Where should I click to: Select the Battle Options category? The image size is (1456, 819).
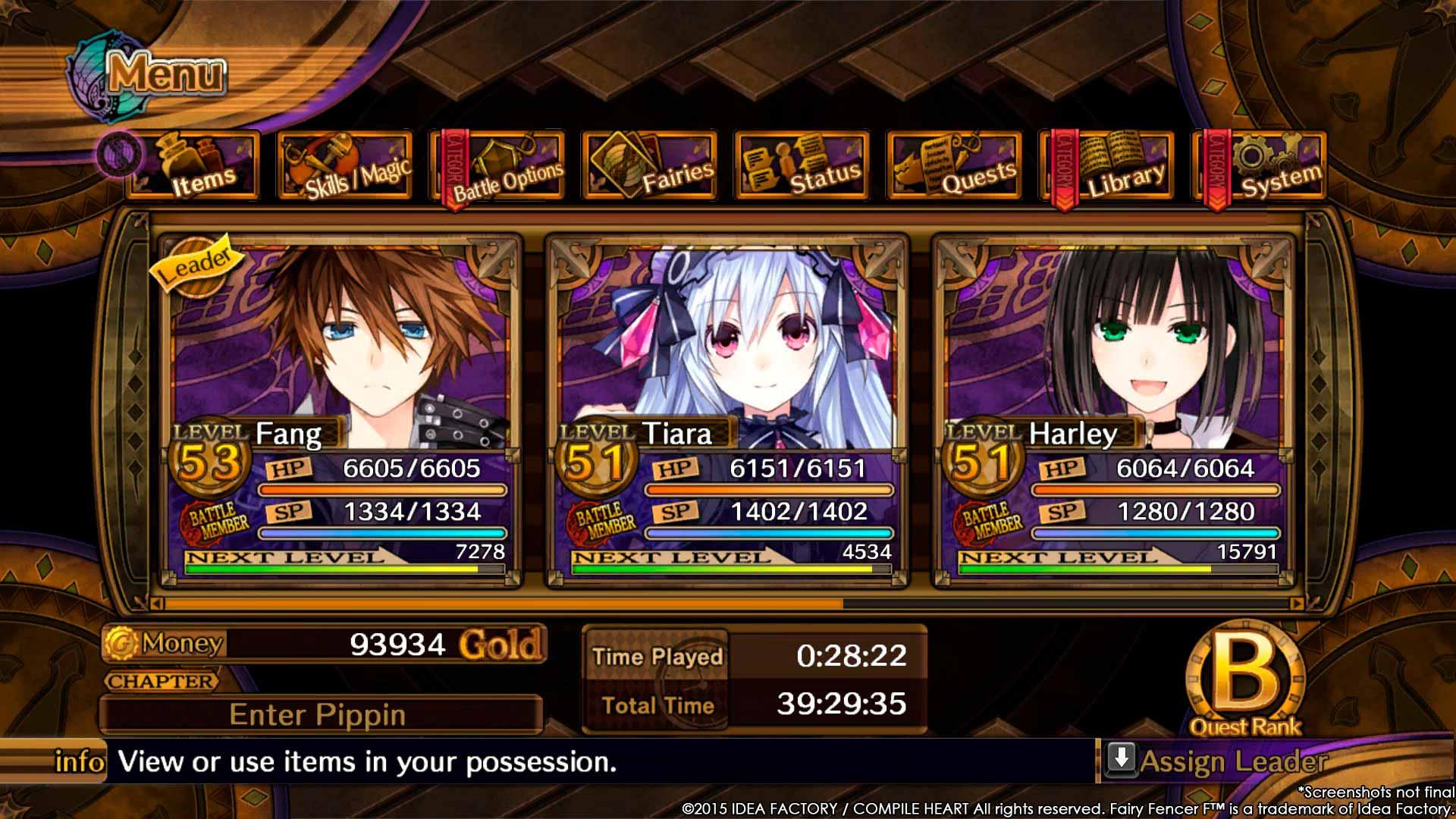pyautogui.click(x=499, y=167)
